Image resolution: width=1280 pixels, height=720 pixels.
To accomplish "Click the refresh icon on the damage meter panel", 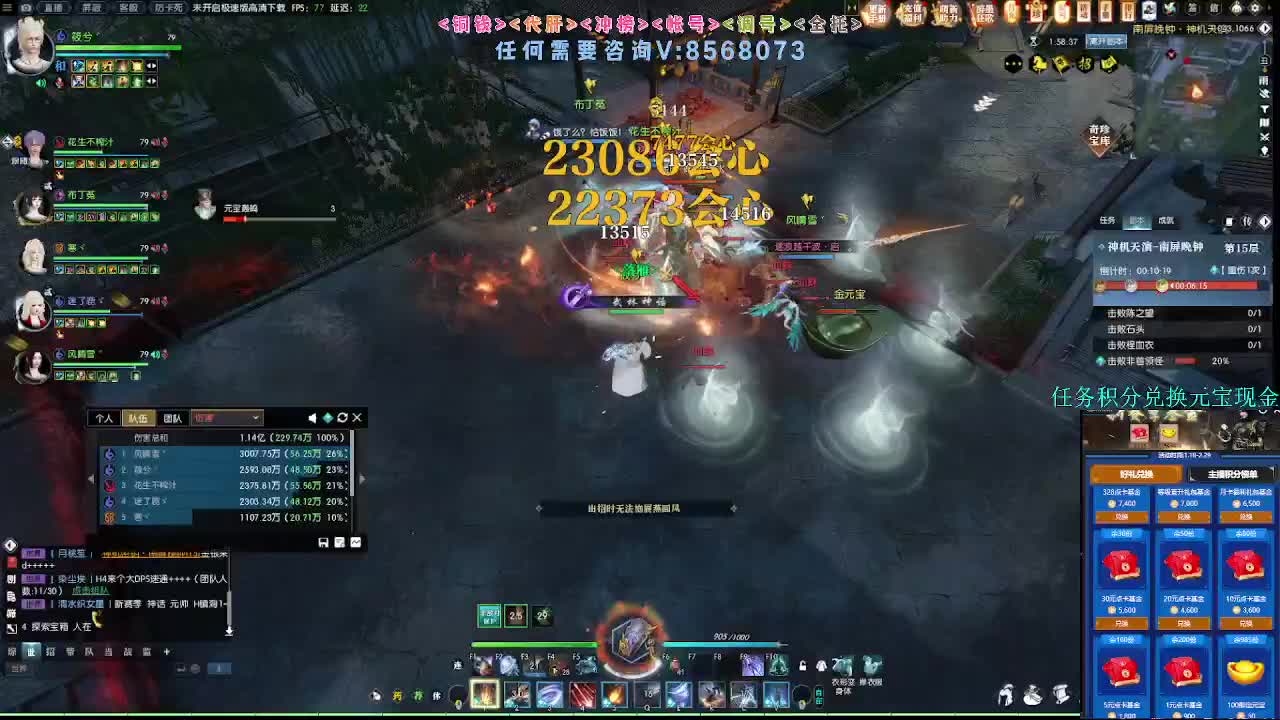I will 343,417.
